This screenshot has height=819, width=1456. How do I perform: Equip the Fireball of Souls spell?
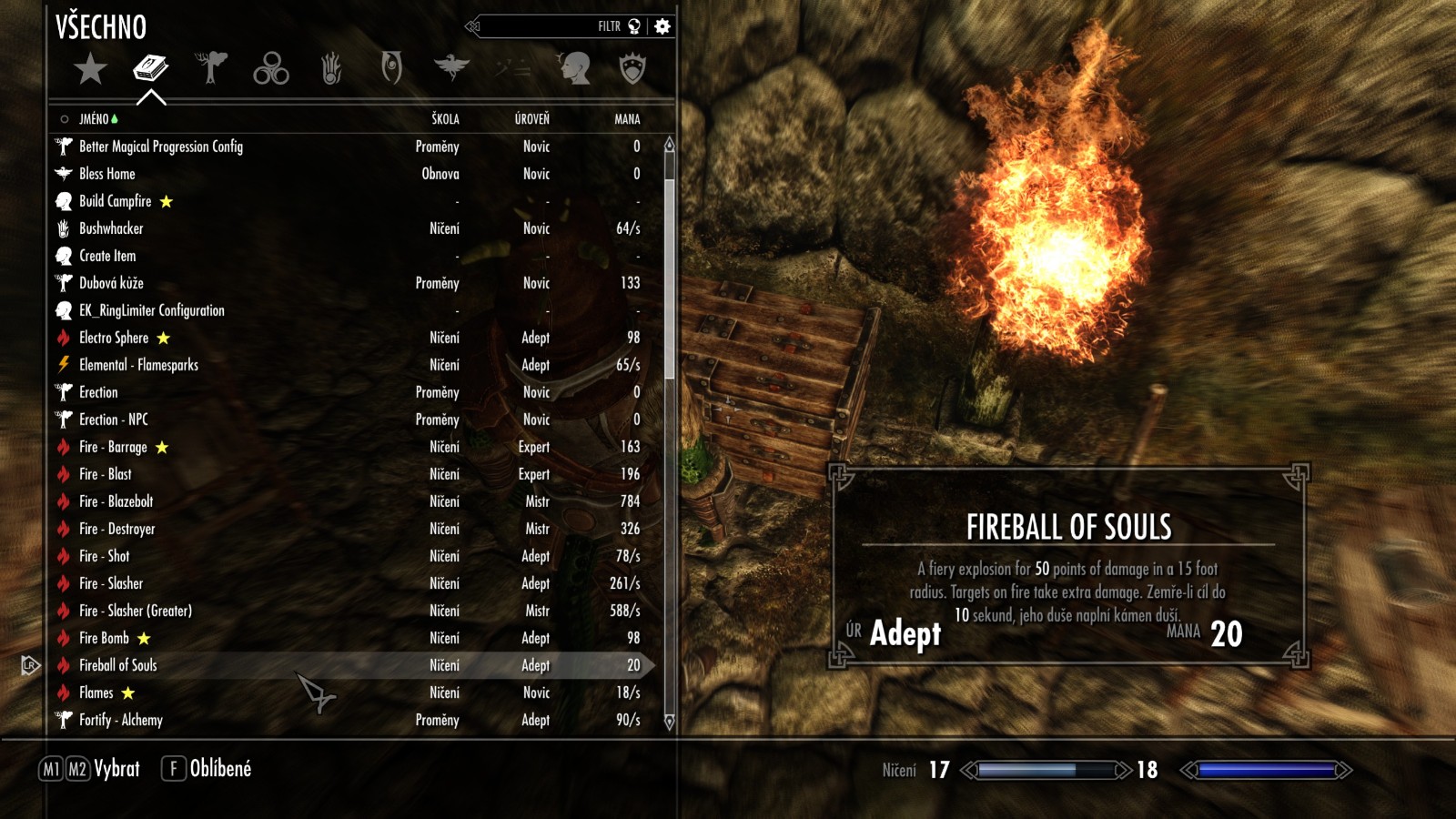(118, 665)
